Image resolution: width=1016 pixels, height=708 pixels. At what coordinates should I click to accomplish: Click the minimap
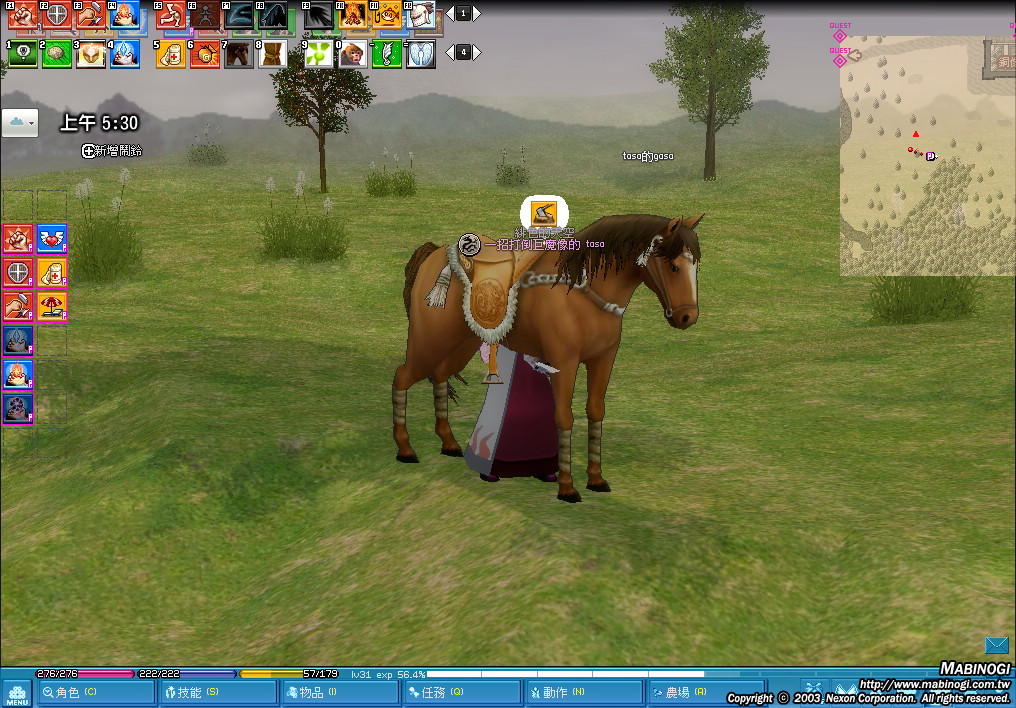(926, 155)
